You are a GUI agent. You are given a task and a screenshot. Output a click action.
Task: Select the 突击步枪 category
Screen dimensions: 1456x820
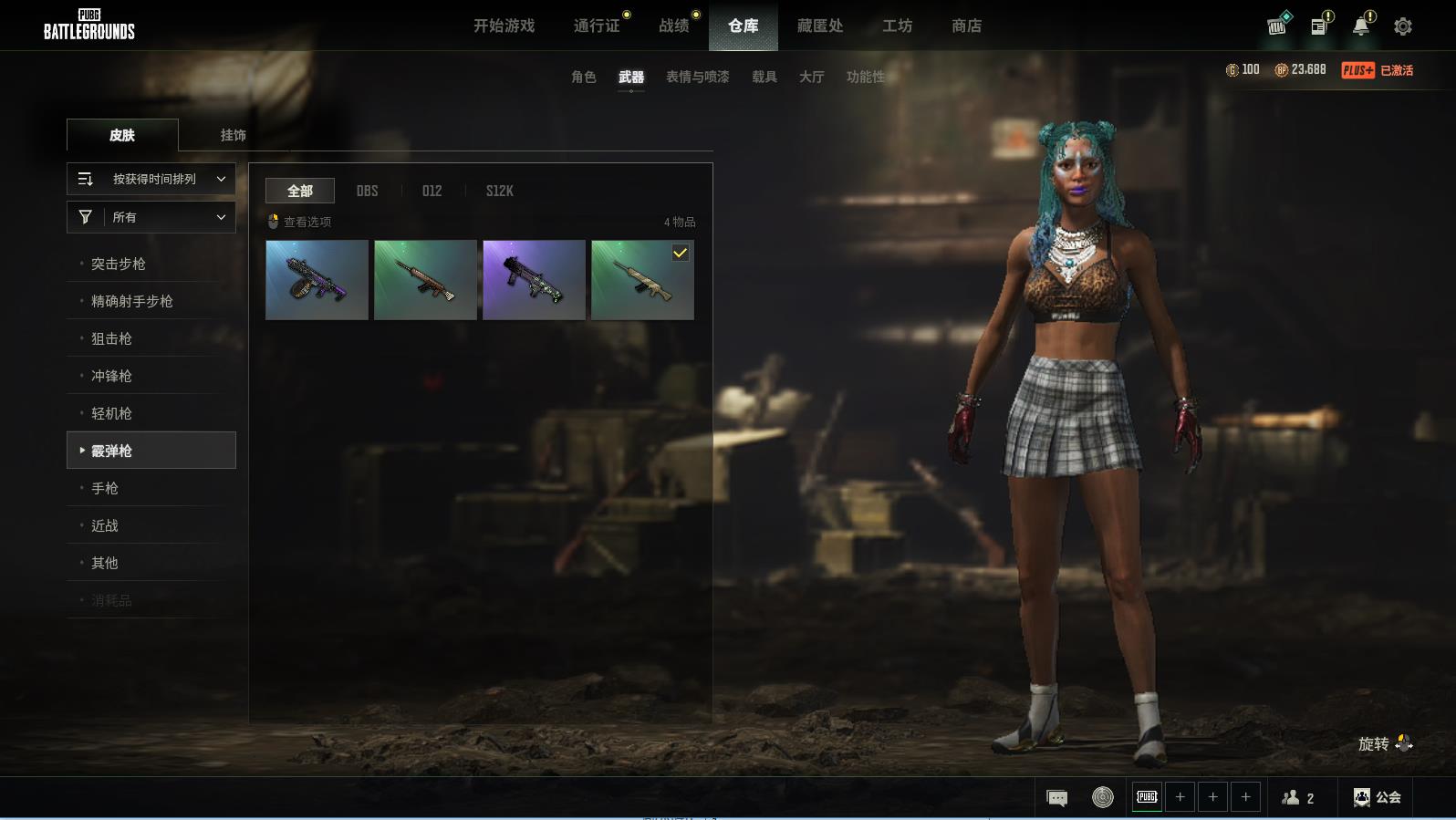[x=119, y=264]
